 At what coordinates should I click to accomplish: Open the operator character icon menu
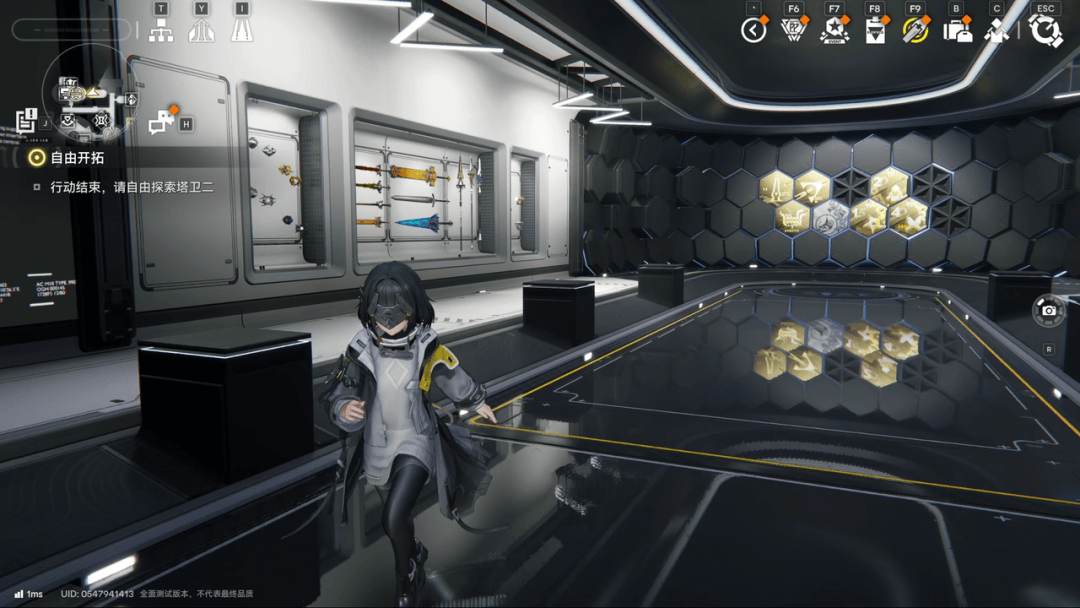point(996,31)
